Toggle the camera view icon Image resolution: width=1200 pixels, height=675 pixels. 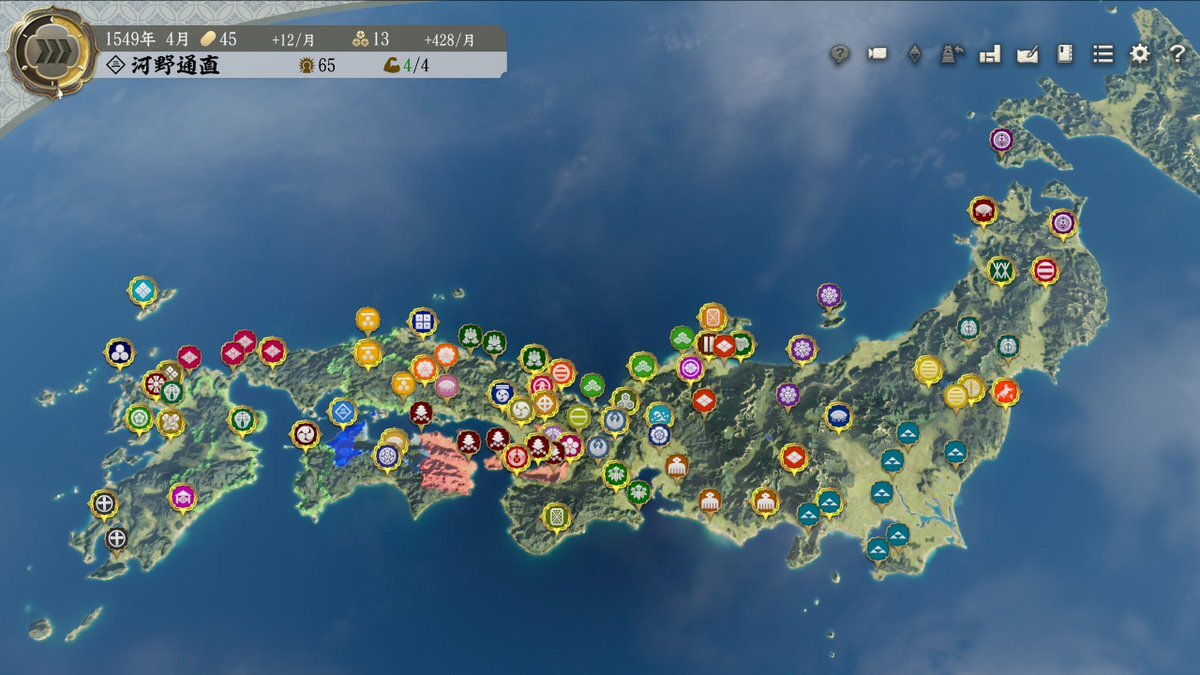(877, 54)
